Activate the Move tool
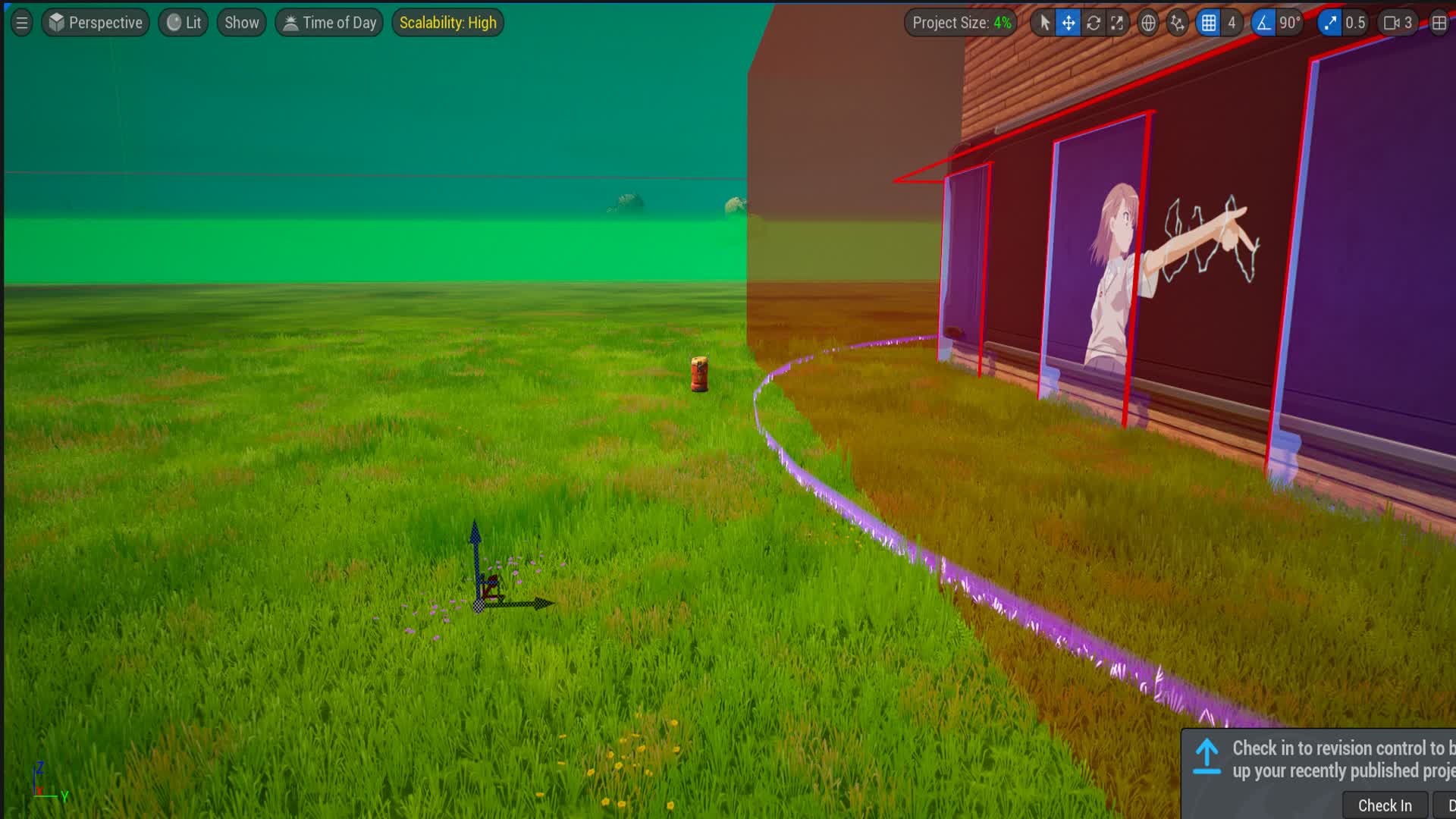The width and height of the screenshot is (1456, 819). coord(1068,23)
